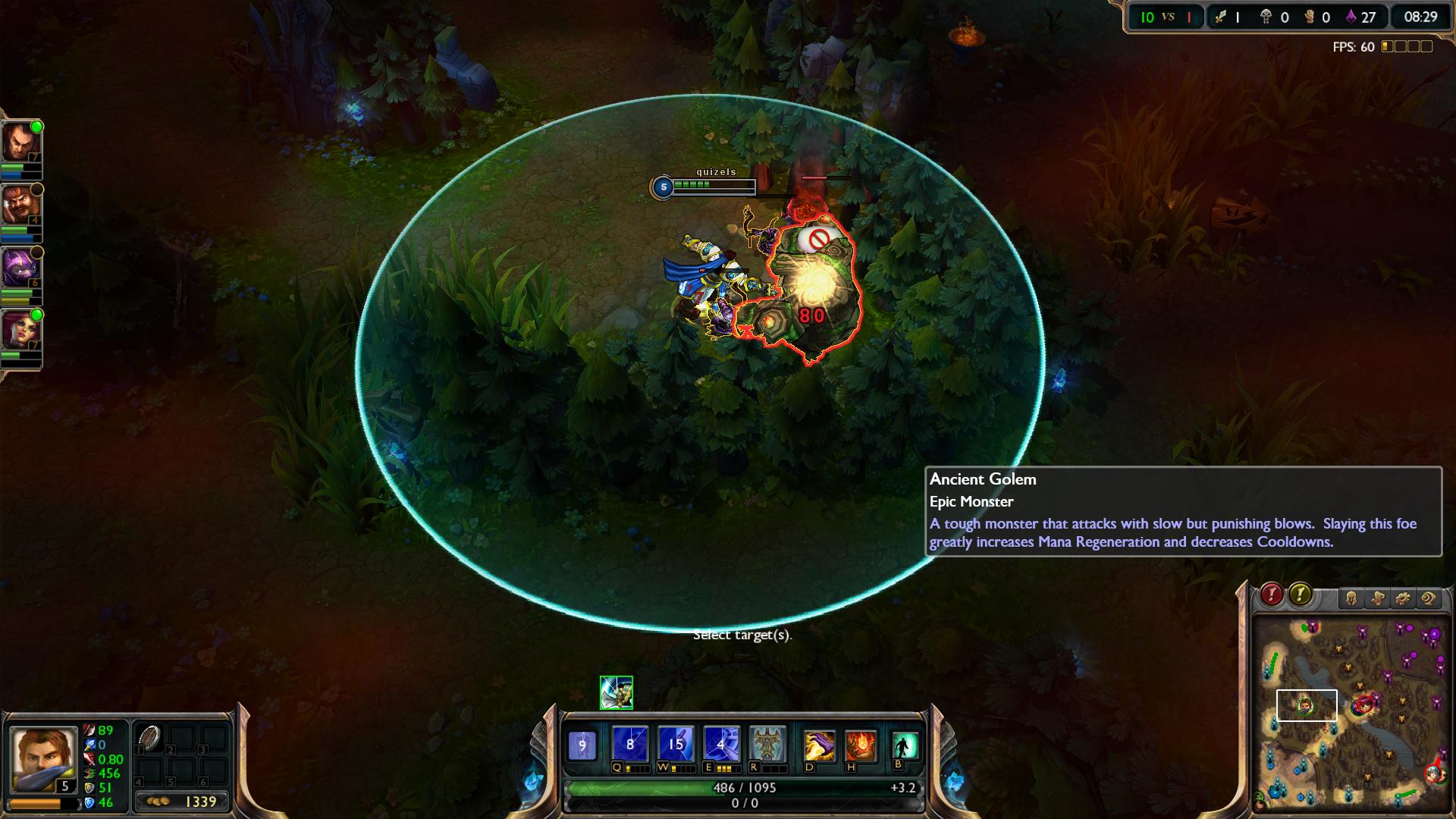Cast Garen's Q ability, Decisive Strike
Screen dimensions: 1456x819
coord(629,745)
